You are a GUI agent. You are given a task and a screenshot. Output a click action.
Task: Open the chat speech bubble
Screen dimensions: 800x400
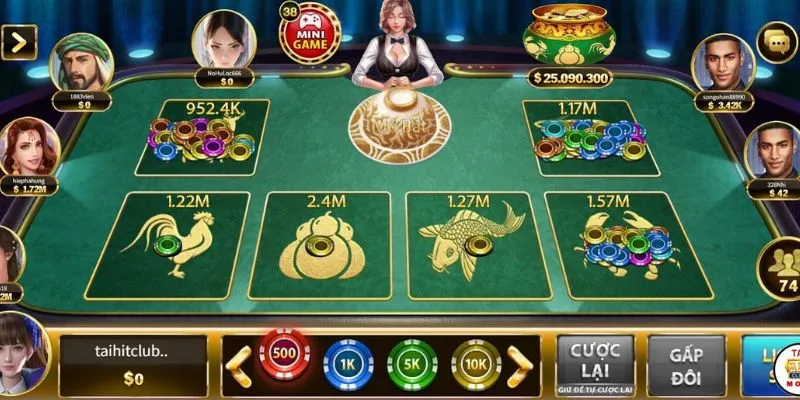pos(777,42)
